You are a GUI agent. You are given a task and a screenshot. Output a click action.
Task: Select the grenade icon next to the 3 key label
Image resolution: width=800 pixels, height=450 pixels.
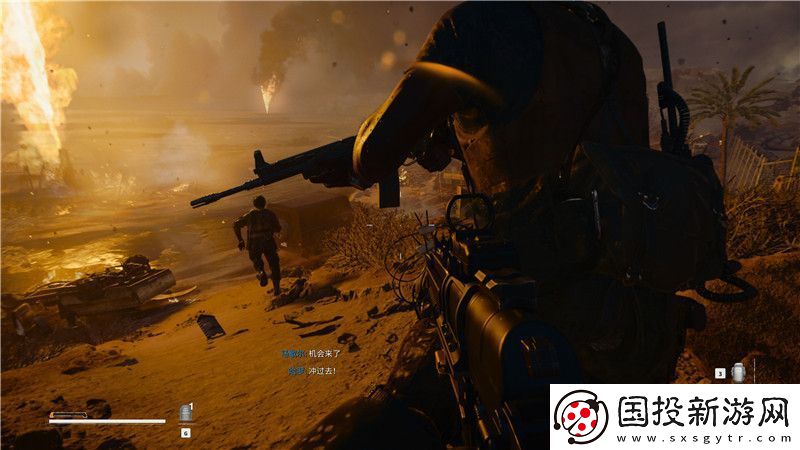click(x=739, y=372)
